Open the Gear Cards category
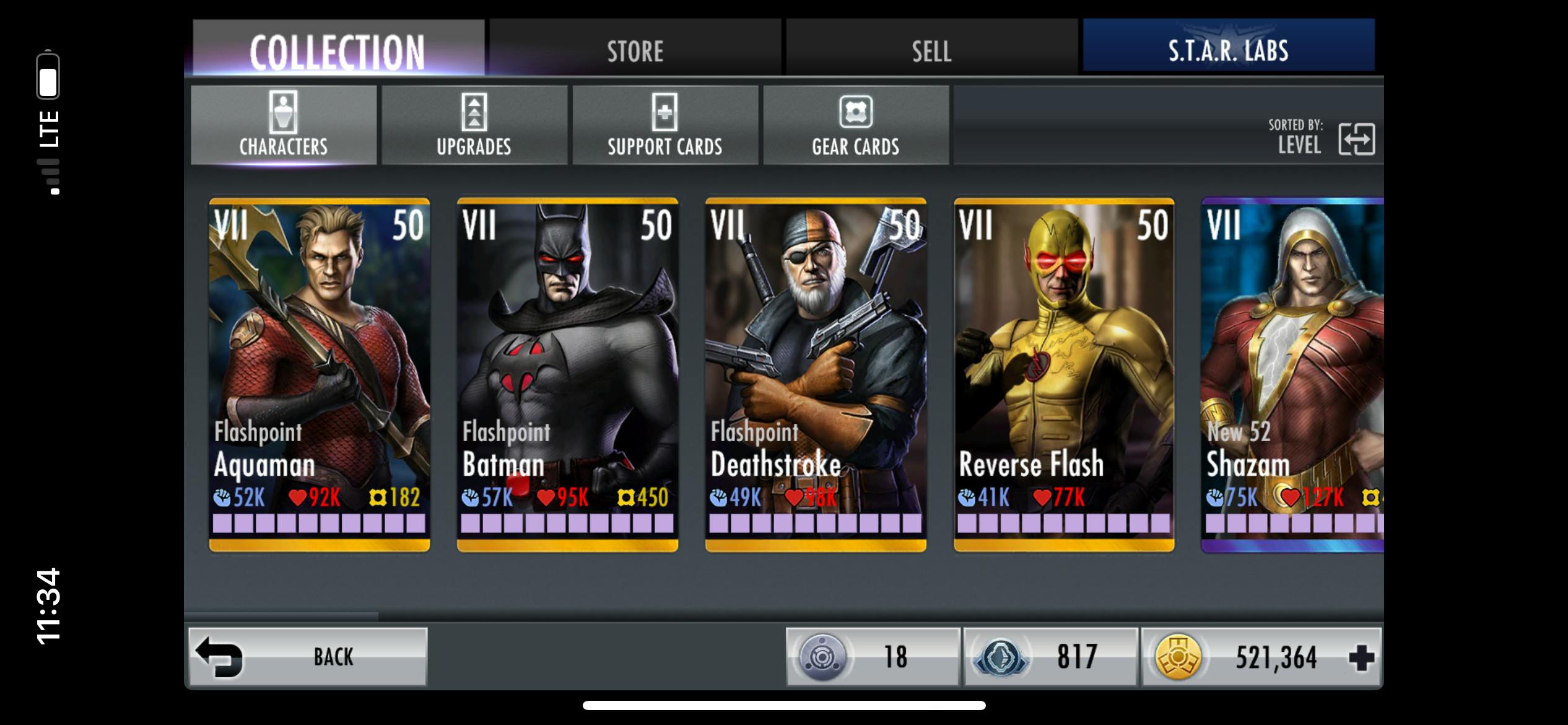 coord(856,125)
